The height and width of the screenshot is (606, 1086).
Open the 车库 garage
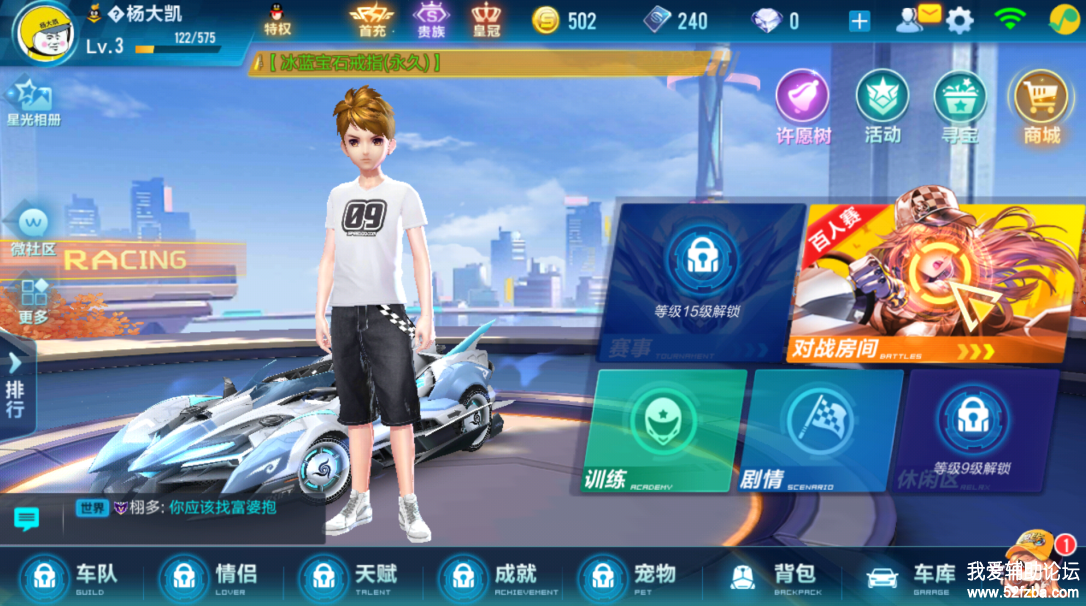tap(912, 576)
